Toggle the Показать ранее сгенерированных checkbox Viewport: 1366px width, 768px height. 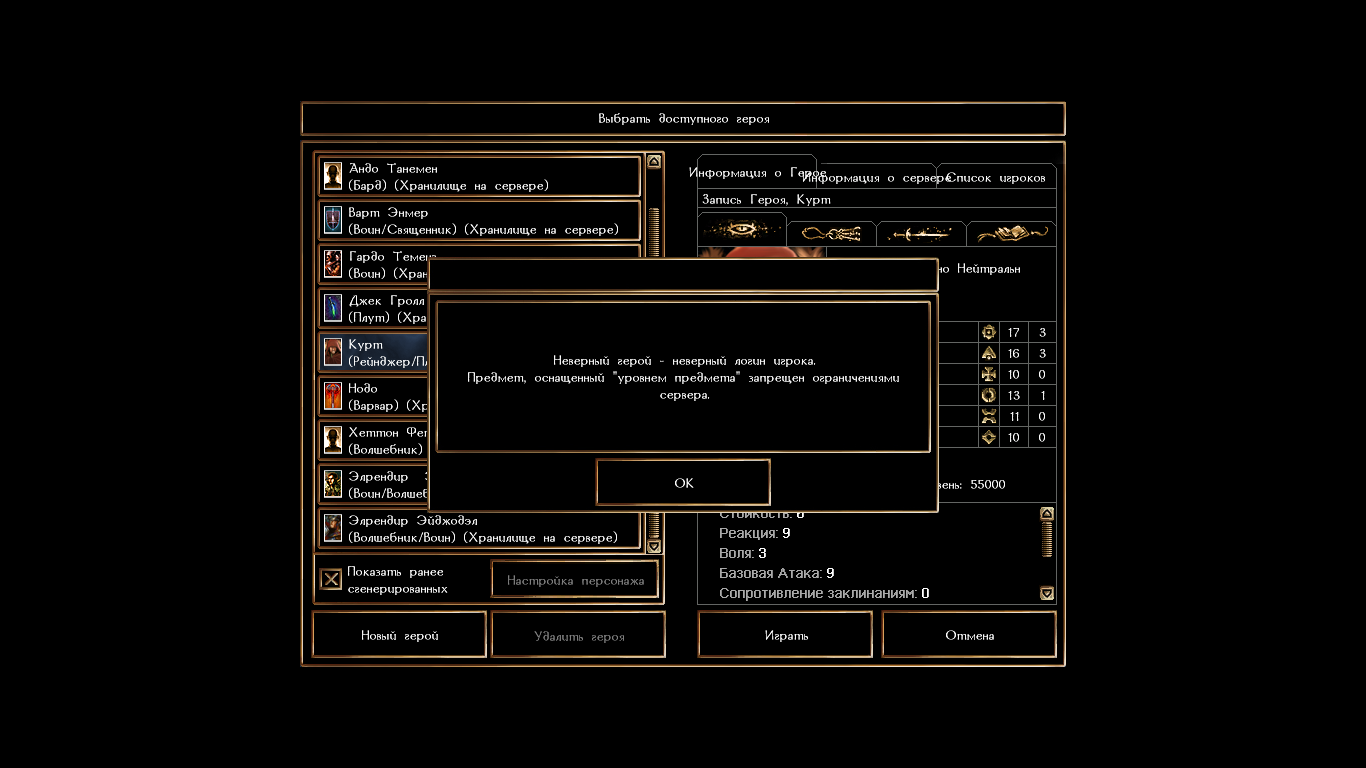tap(331, 580)
